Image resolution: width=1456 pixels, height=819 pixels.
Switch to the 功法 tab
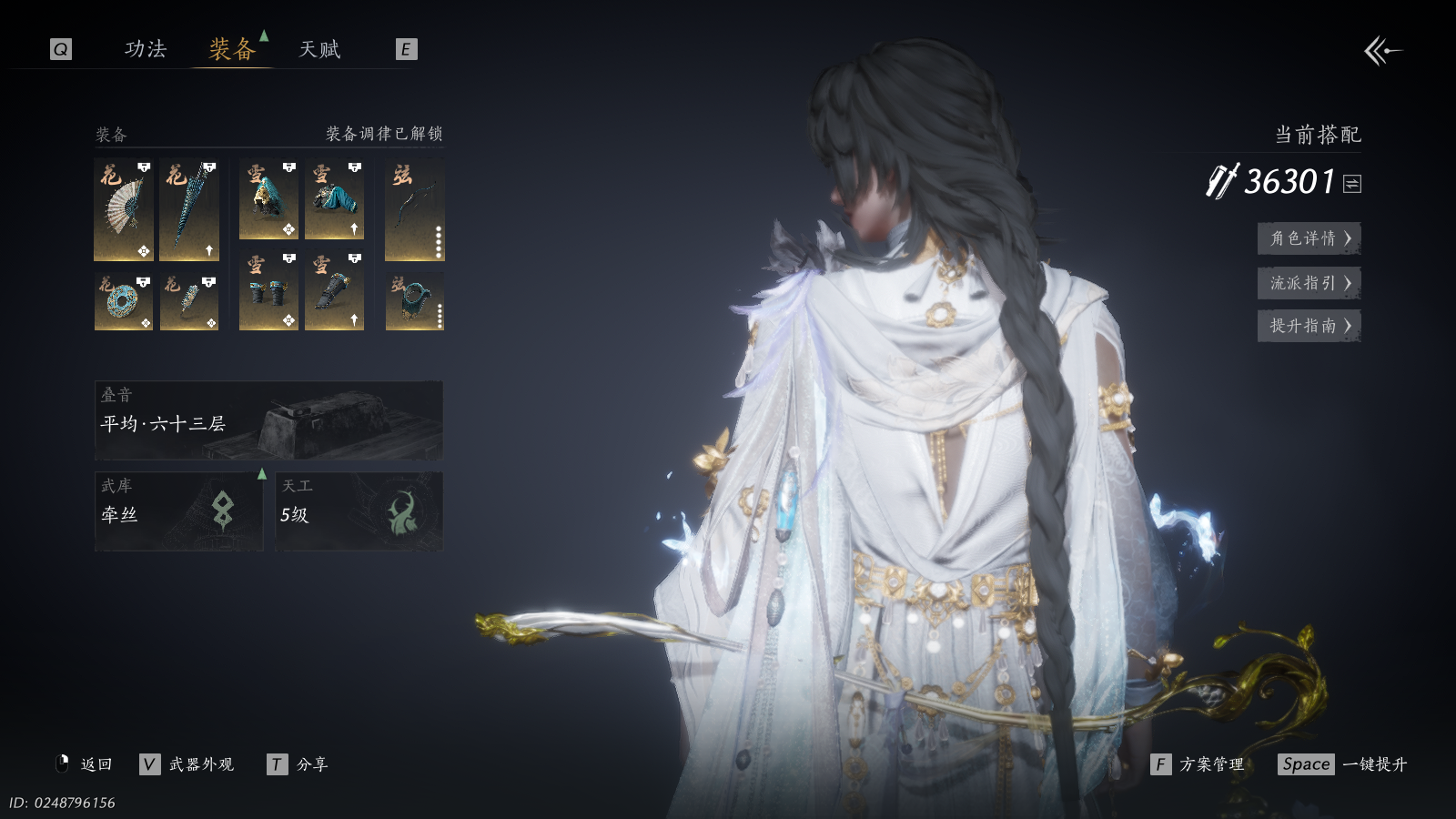[146, 49]
